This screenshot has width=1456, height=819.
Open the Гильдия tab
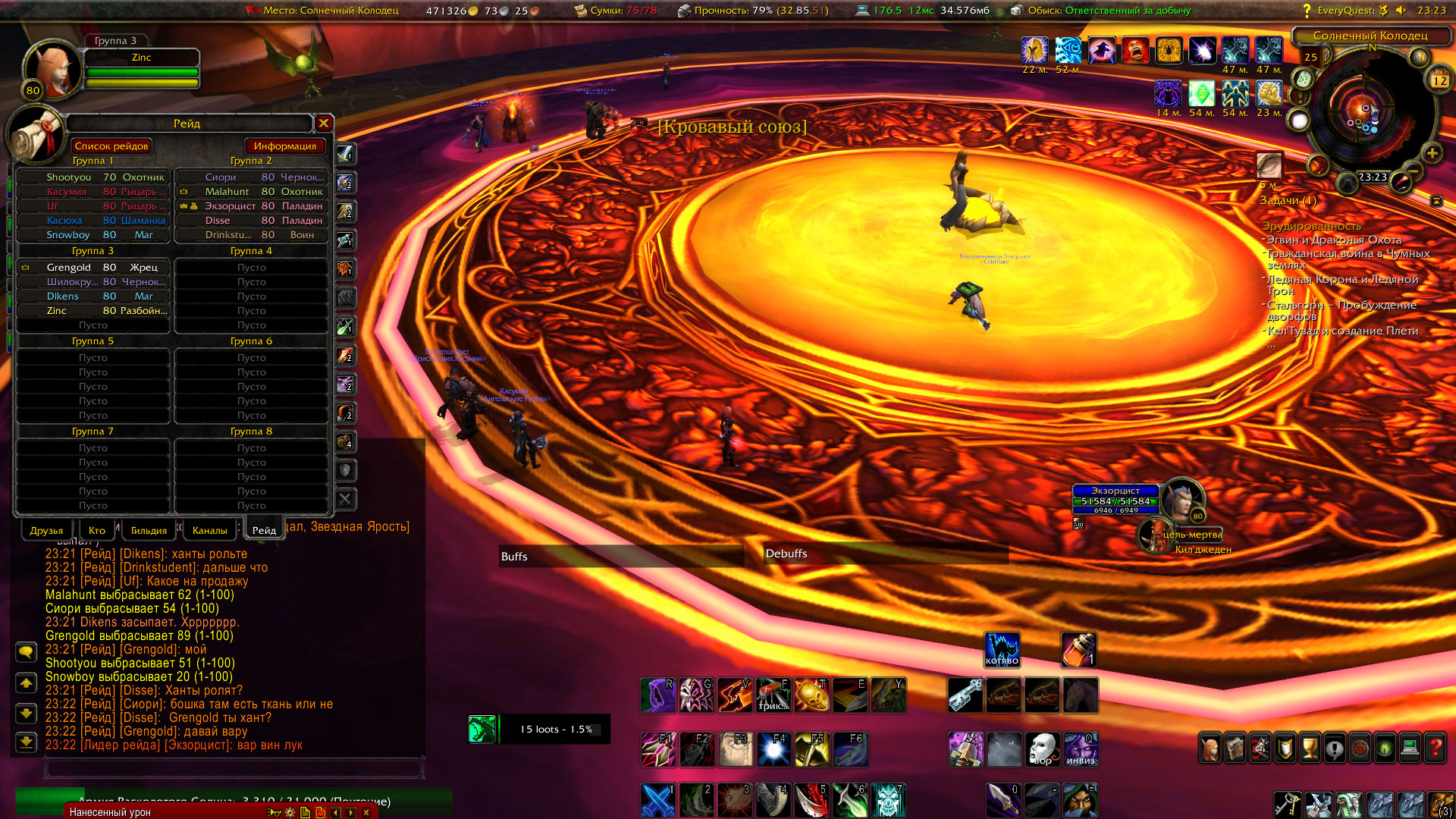pyautogui.click(x=149, y=530)
